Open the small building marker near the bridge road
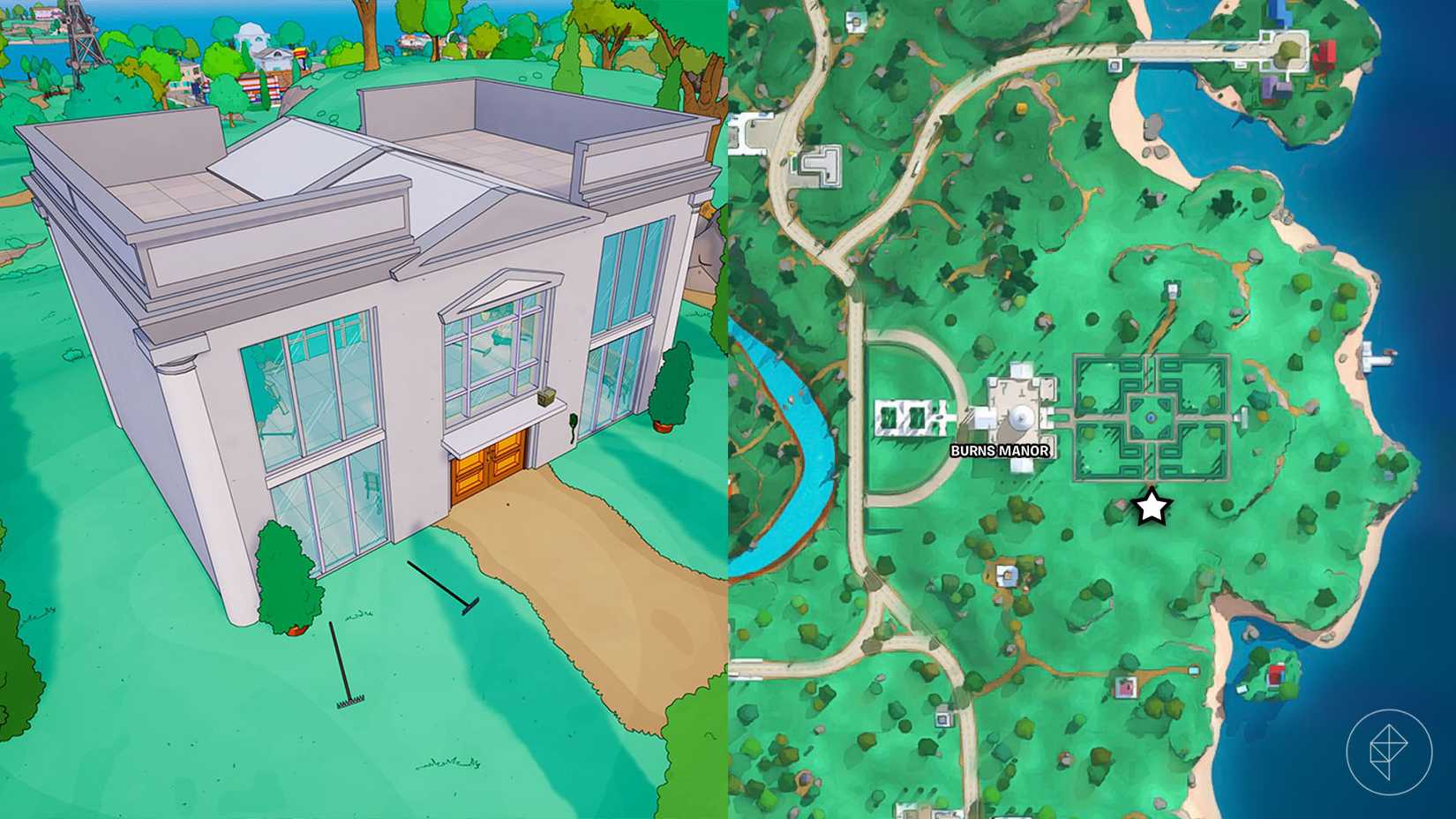Image resolution: width=1456 pixels, height=819 pixels. pyautogui.click(x=1114, y=64)
